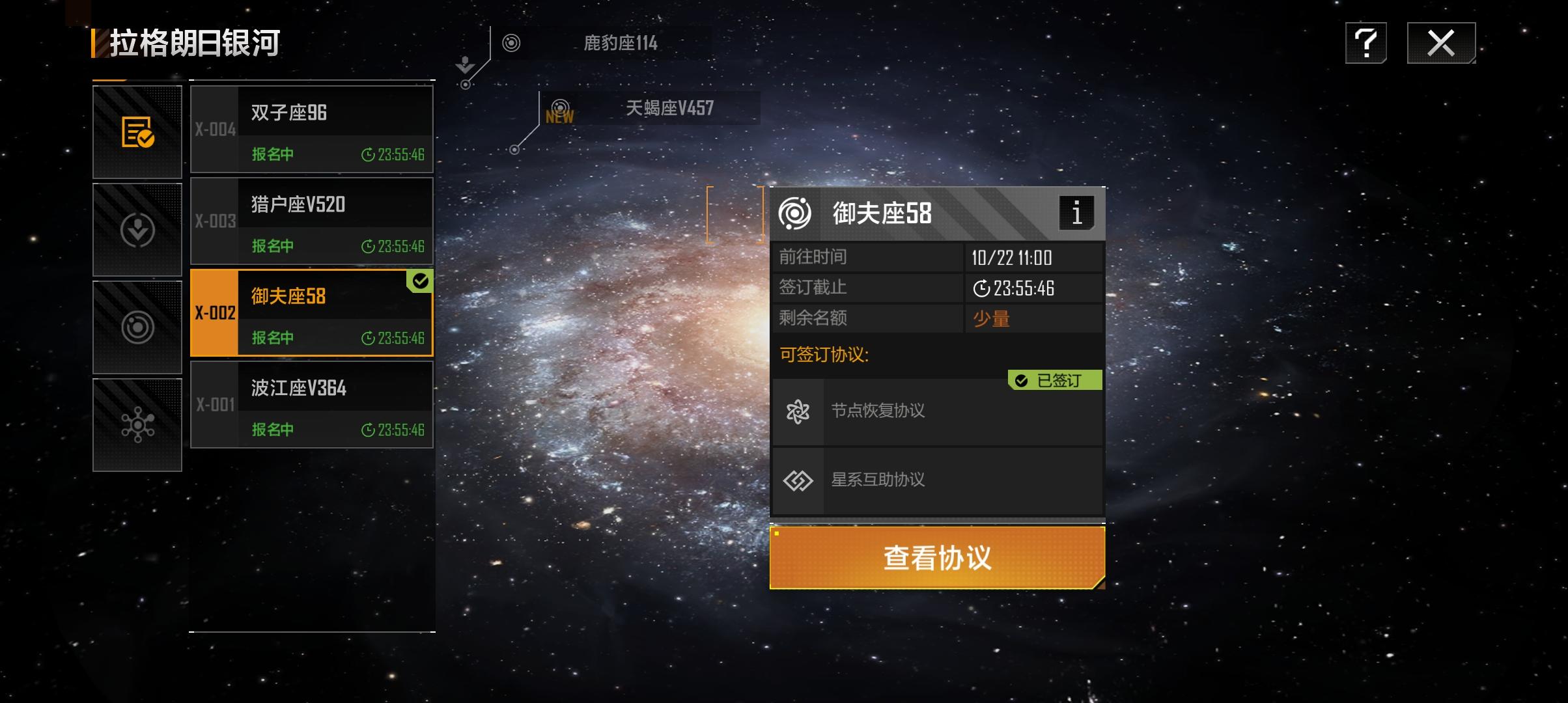Viewport: 1568px width, 703px height.
Task: Click the 鹿豹座114 system node marker
Action: [x=511, y=43]
